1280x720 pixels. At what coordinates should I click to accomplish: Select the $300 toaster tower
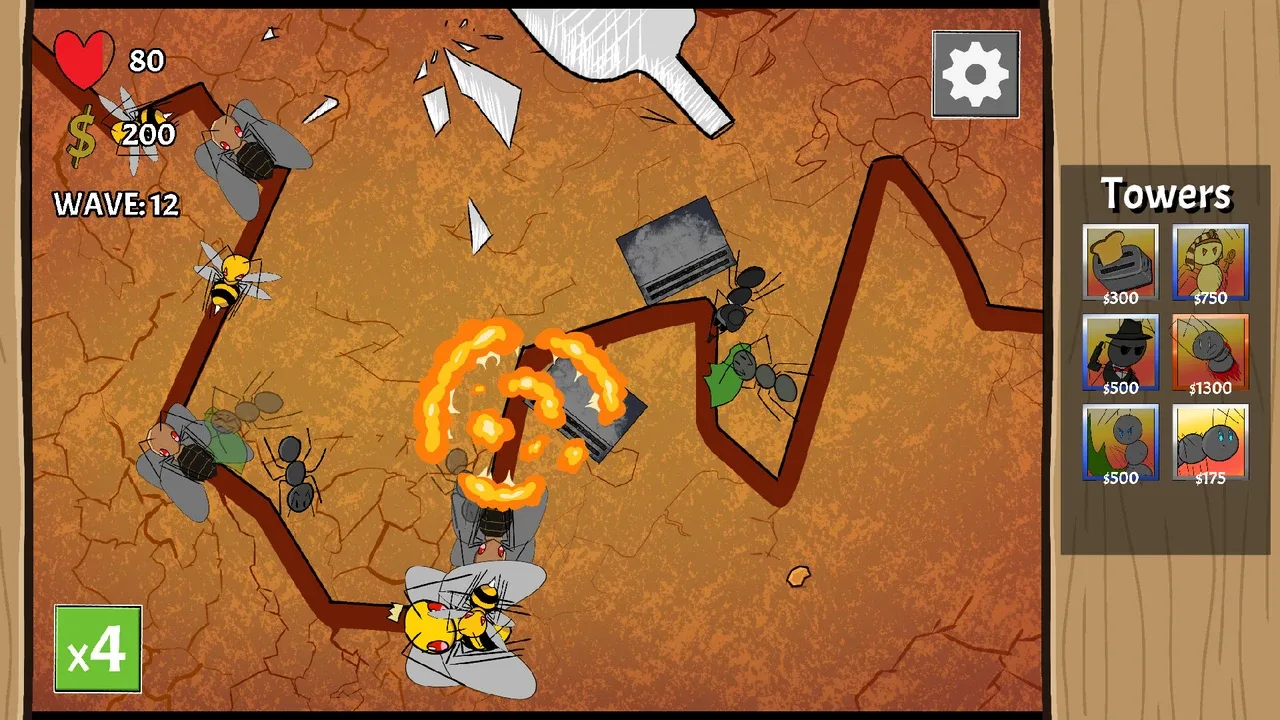(1120, 262)
